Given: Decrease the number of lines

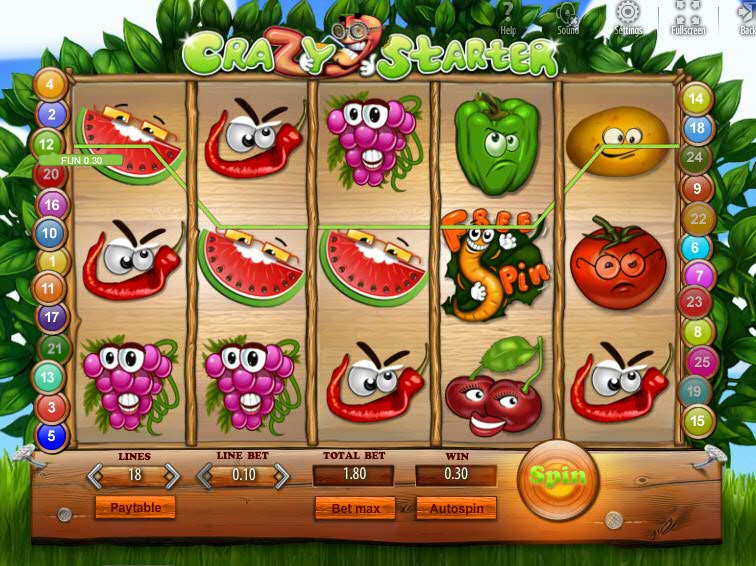Looking at the screenshot, I should (x=97, y=475).
